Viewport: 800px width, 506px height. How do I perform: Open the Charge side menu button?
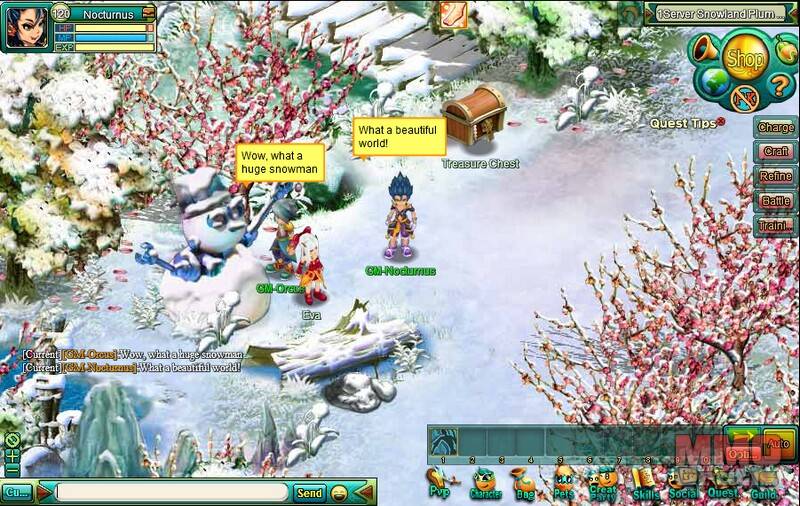tap(776, 127)
